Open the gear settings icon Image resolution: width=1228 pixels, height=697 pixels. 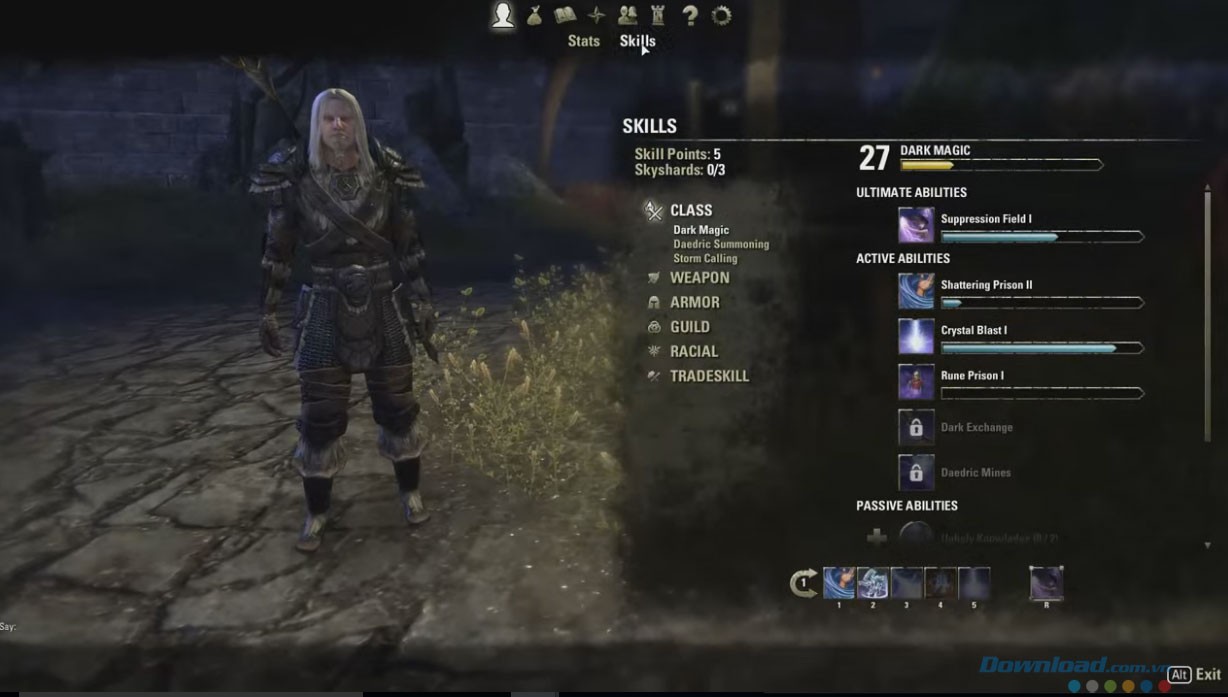[721, 15]
